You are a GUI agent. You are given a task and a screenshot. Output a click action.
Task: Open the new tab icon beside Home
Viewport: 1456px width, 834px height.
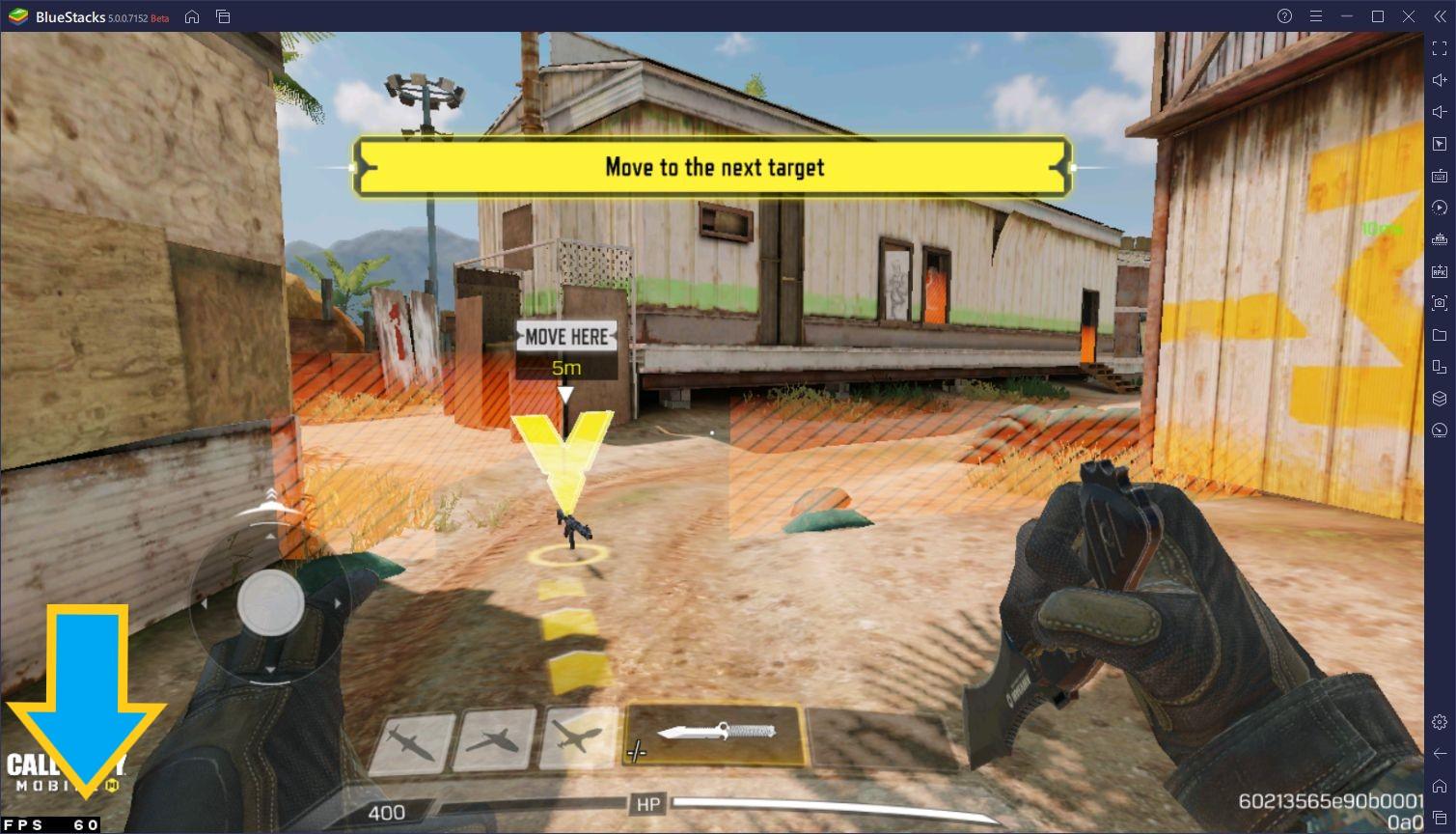(x=223, y=16)
